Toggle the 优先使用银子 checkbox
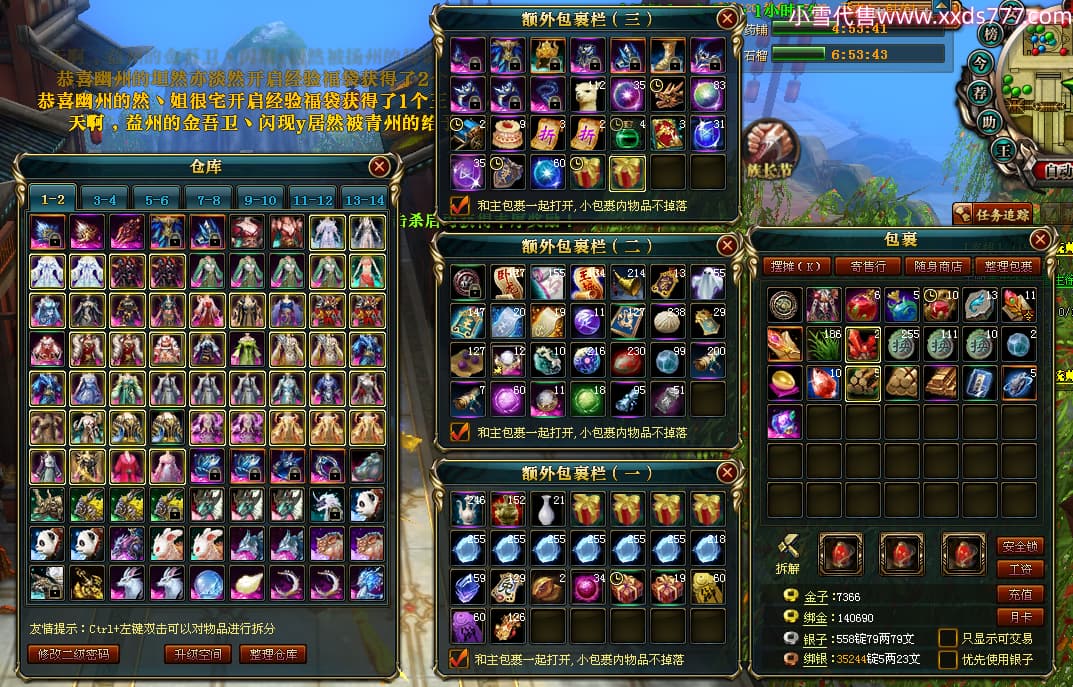This screenshot has width=1073, height=687. click(947, 660)
